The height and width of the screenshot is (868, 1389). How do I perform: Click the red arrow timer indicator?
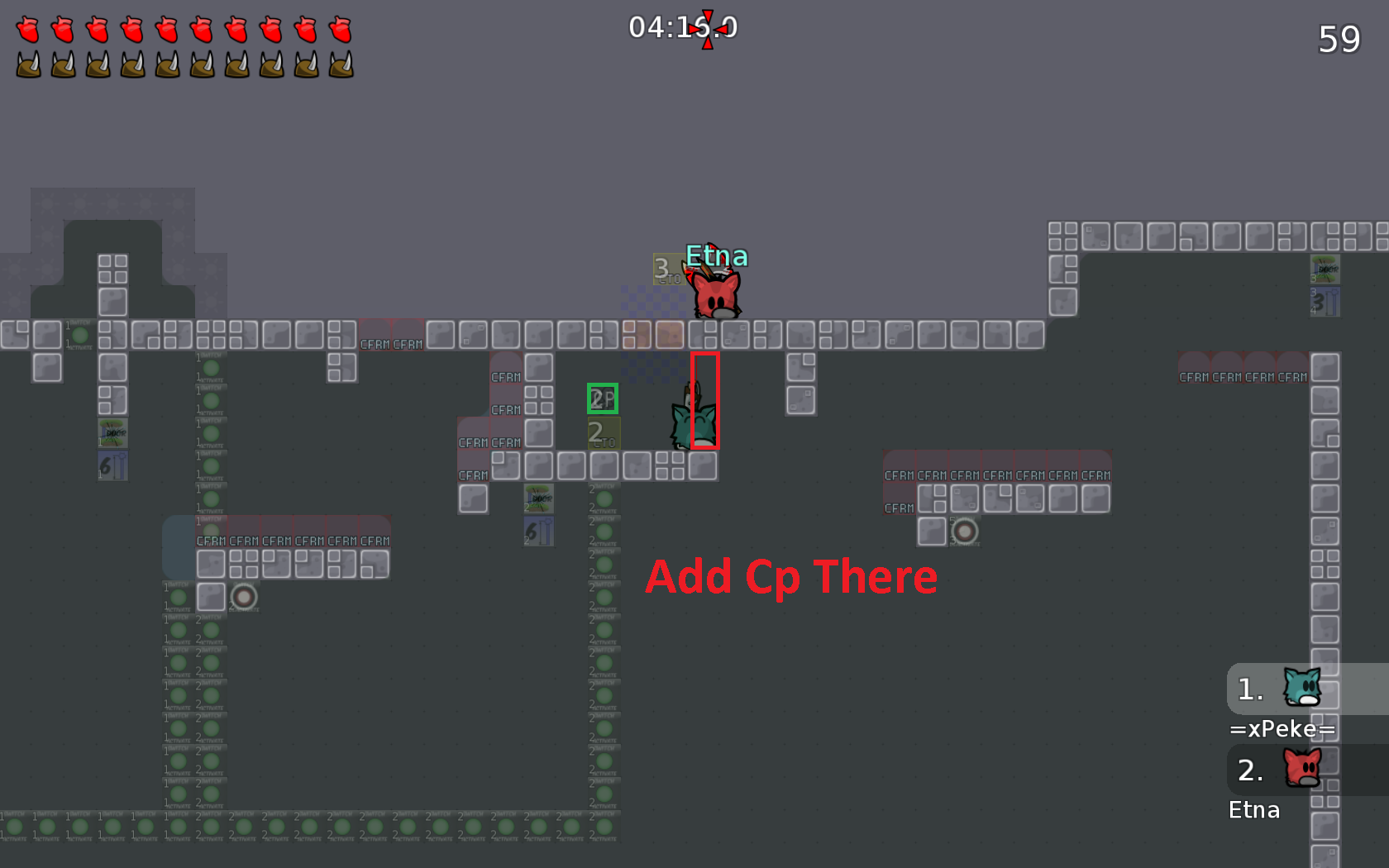coord(707,27)
